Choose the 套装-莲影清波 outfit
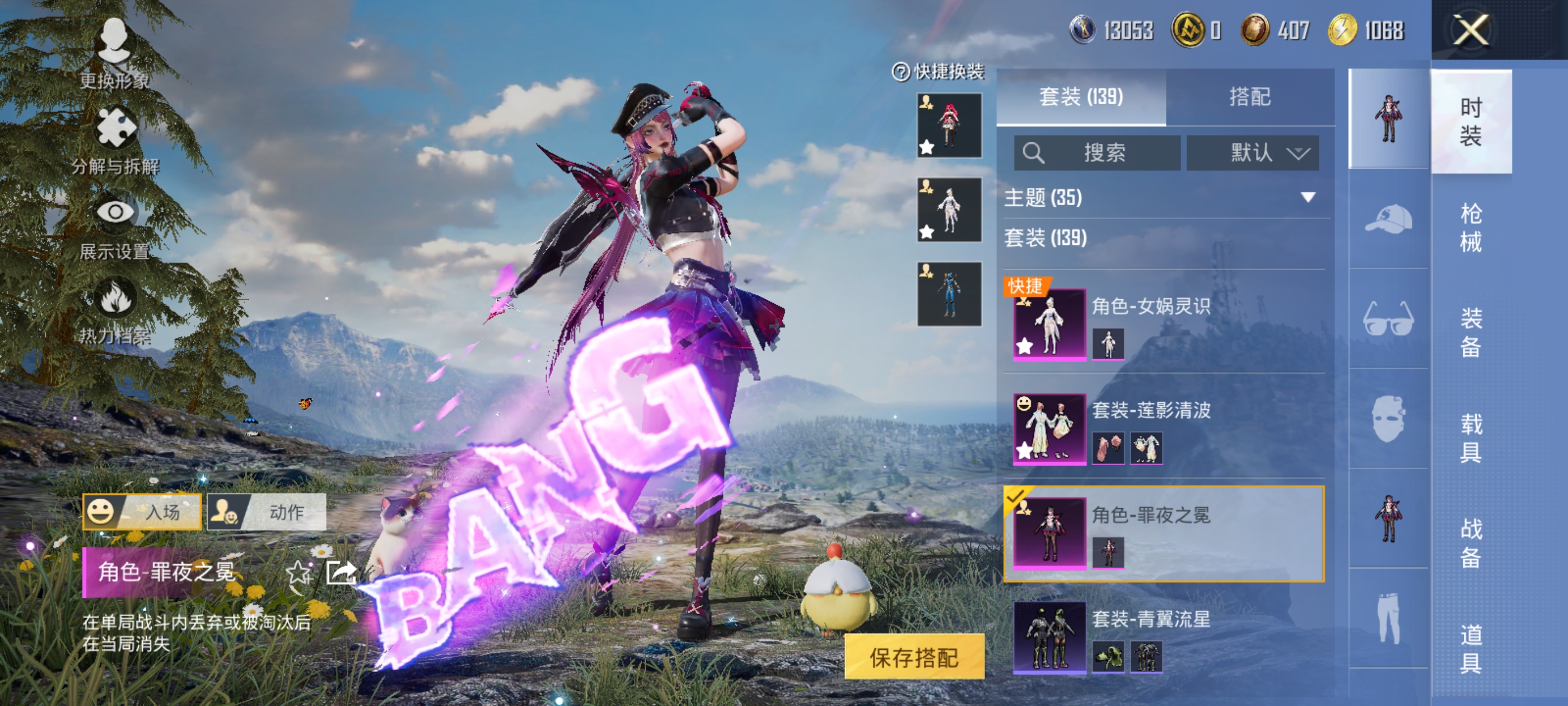Screen dimensions: 1568x706 point(1163,428)
